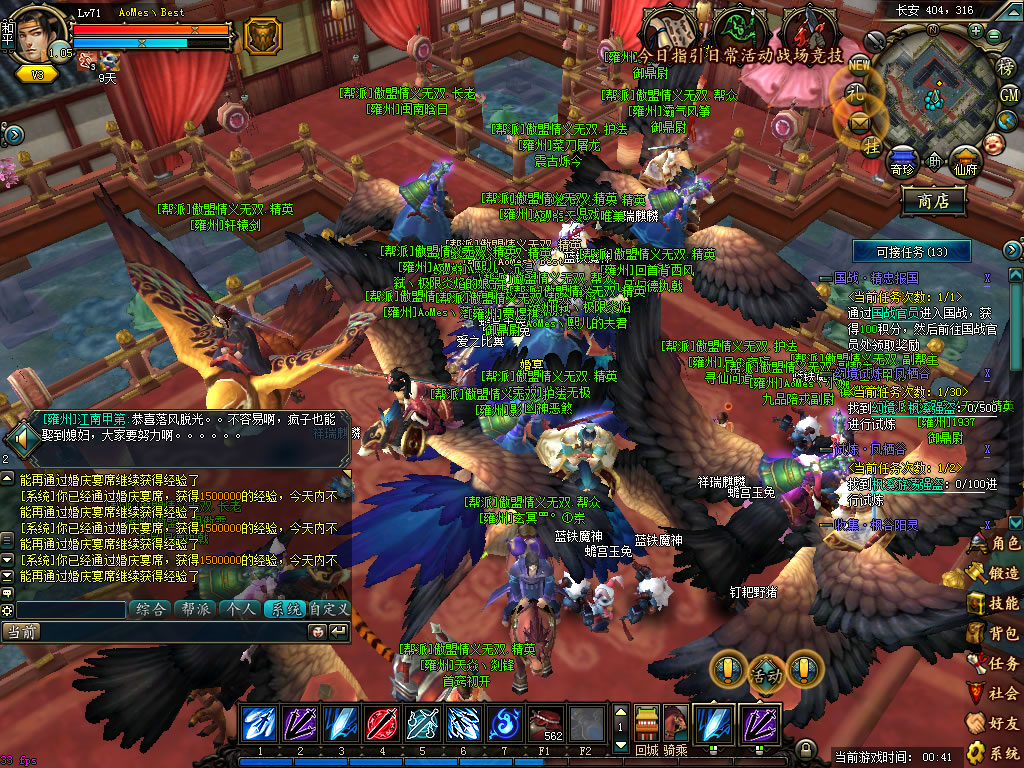
Task: Open the 任务 quest menu
Action: 994,663
